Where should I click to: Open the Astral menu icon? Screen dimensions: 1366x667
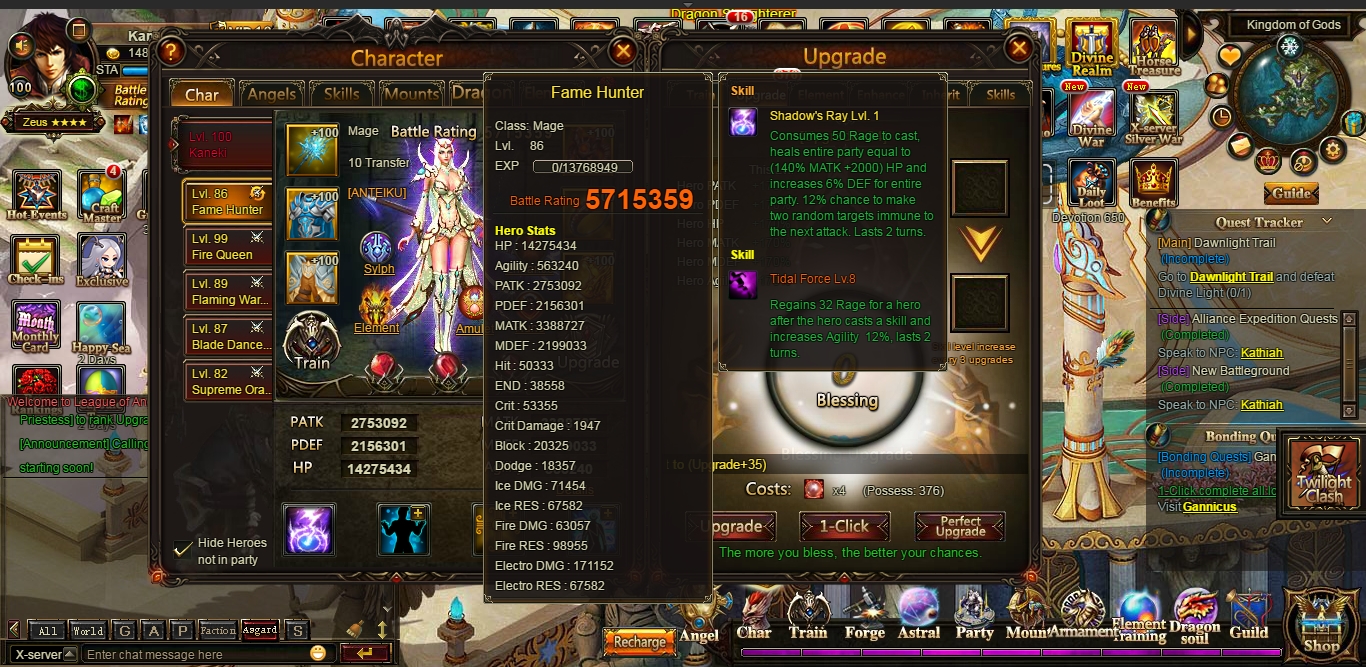(918, 613)
